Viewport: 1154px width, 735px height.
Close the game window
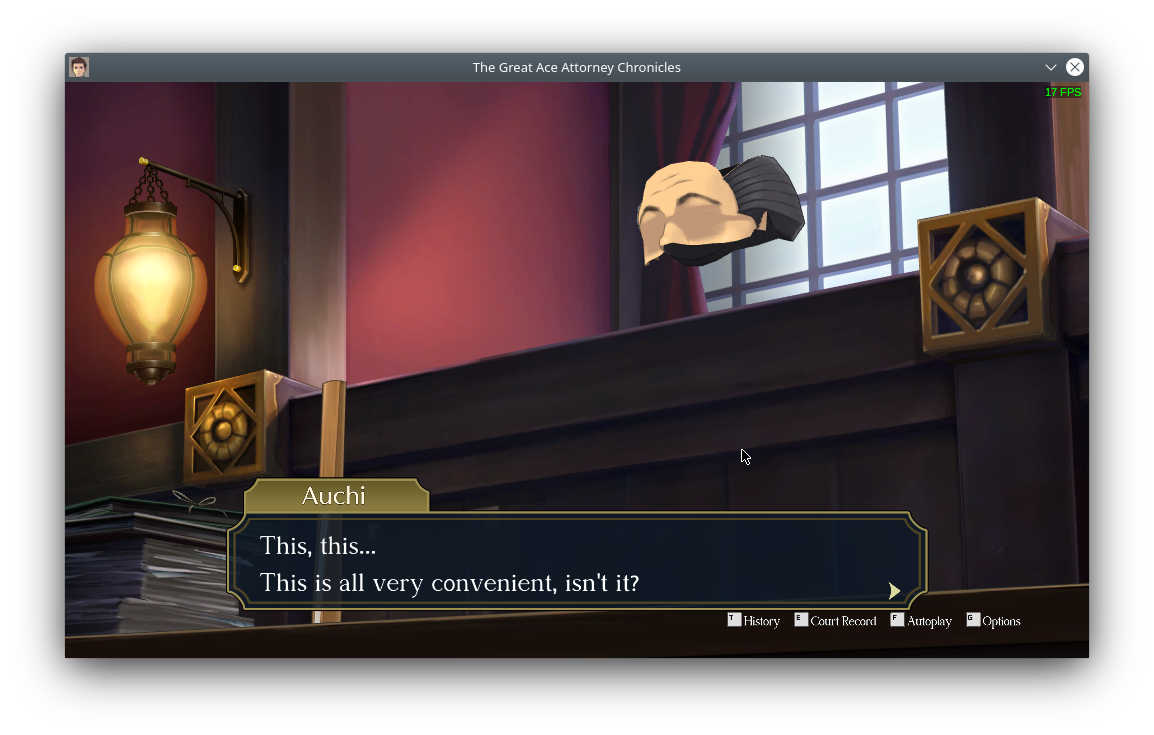[x=1074, y=67]
